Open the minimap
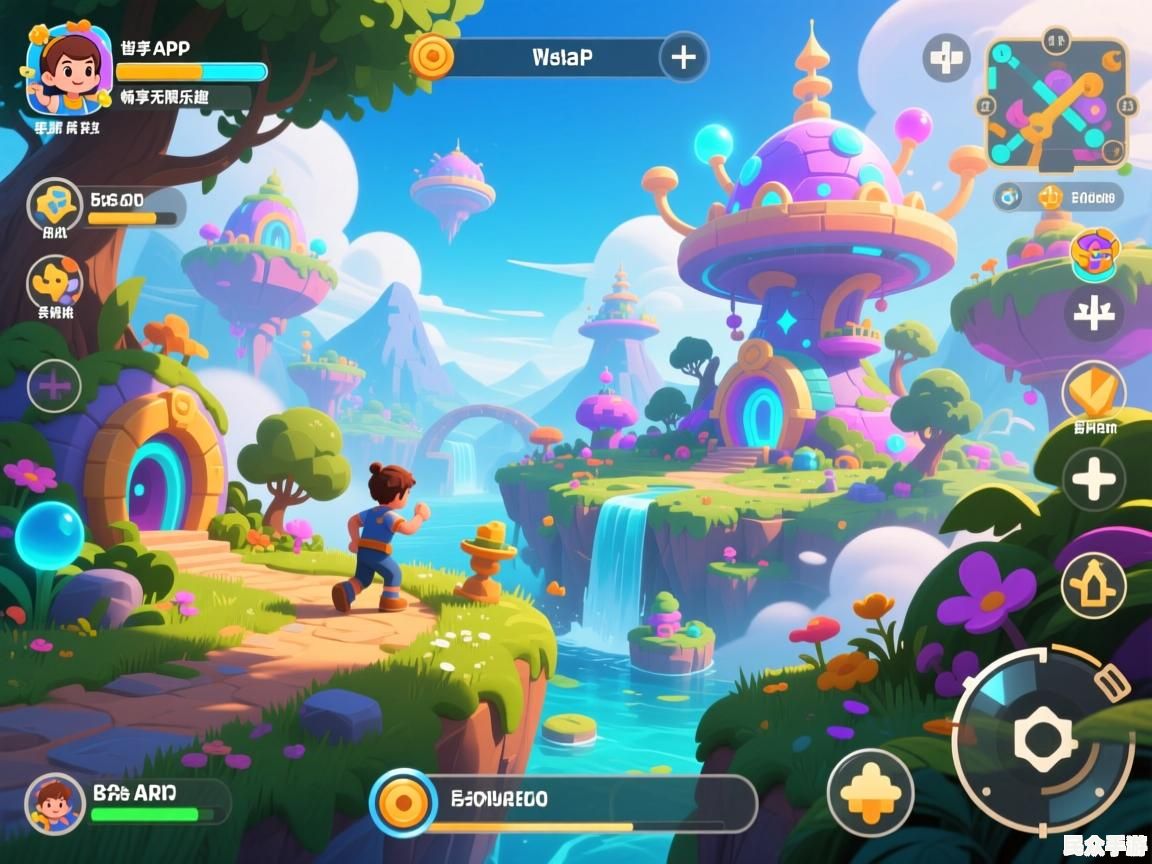 point(1058,104)
